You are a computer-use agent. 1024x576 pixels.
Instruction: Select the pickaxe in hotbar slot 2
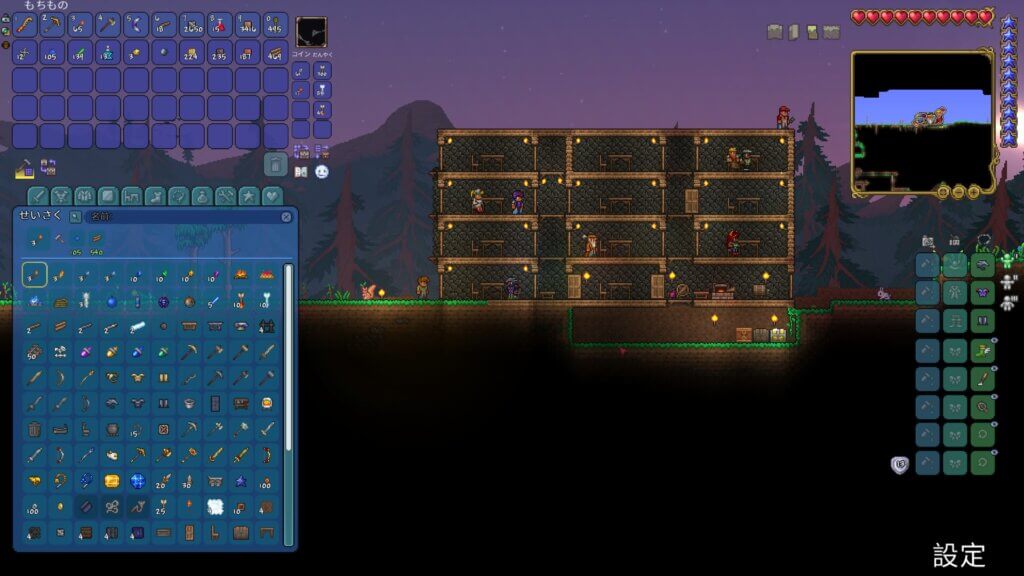point(53,25)
